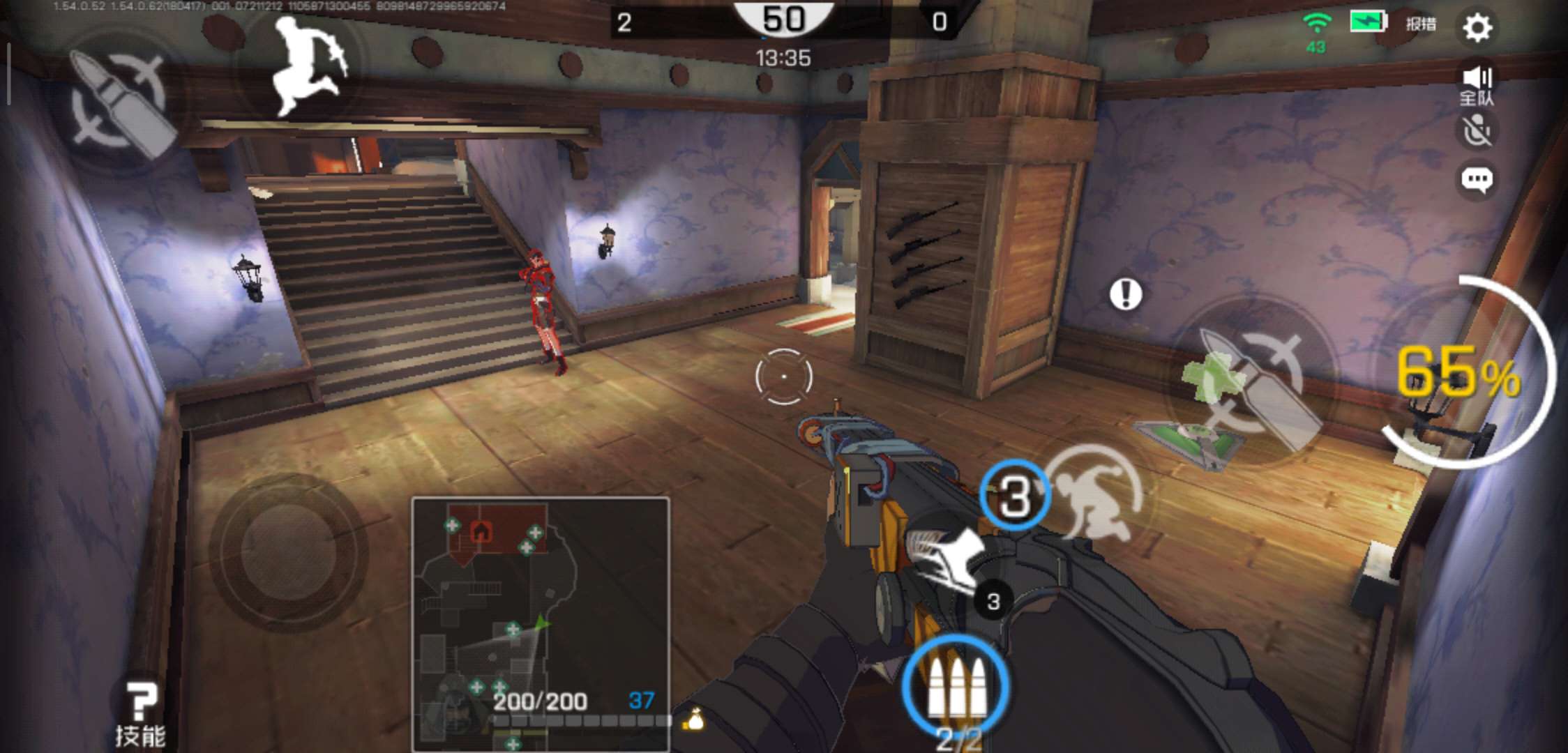Screen dimensions: 1568x753
Task: Tap the 报错 report button
Action: [x=1421, y=24]
